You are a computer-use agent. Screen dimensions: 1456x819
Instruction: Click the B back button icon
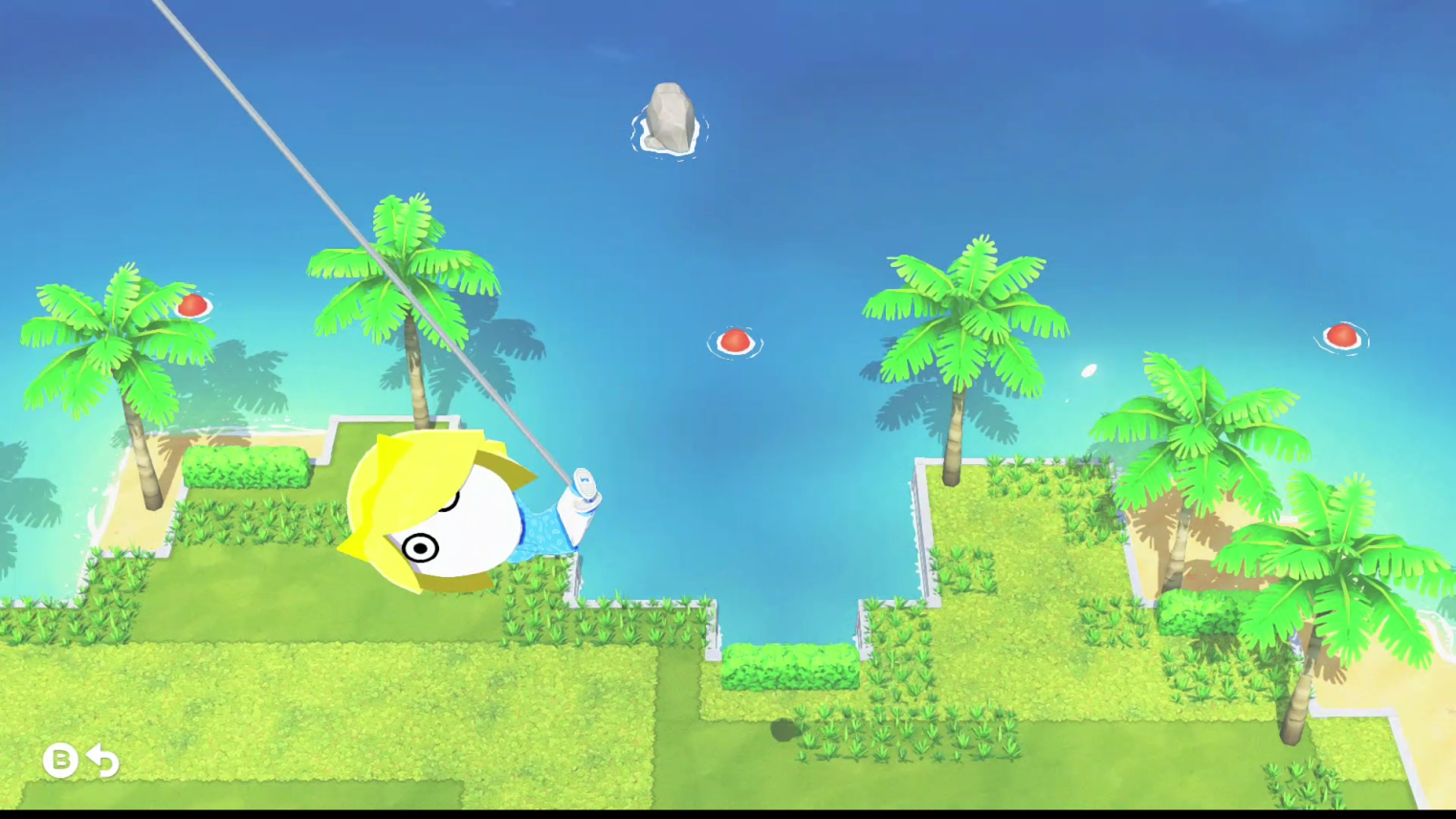[60, 761]
